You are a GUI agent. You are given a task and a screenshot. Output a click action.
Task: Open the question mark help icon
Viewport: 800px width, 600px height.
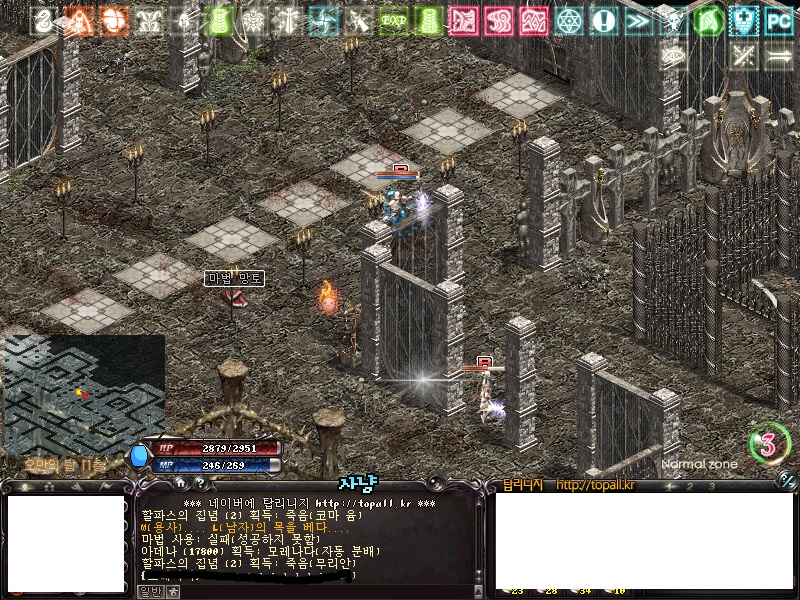click(x=200, y=483)
